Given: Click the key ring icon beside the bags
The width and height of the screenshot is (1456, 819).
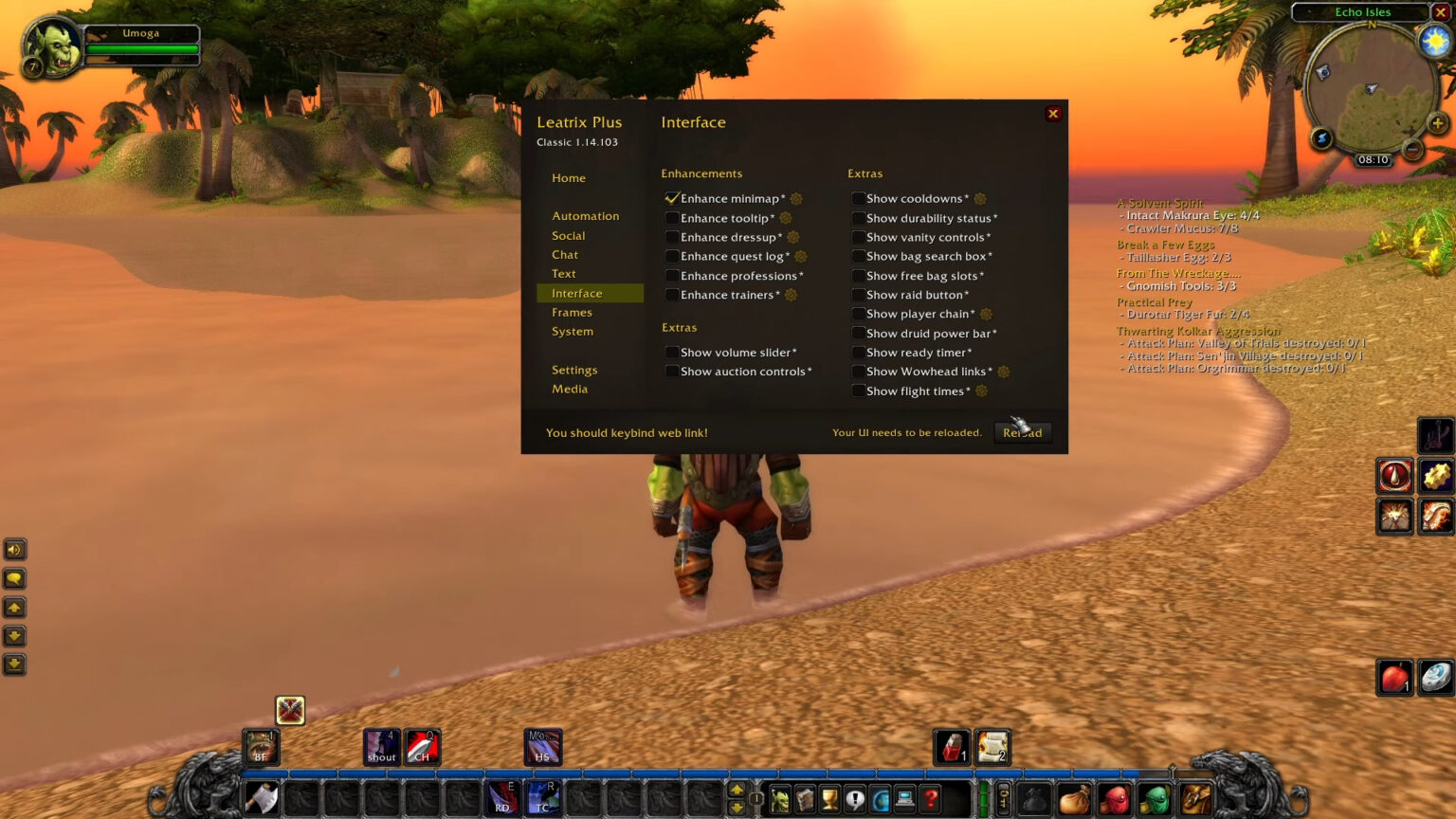Looking at the screenshot, I should [x=1003, y=799].
